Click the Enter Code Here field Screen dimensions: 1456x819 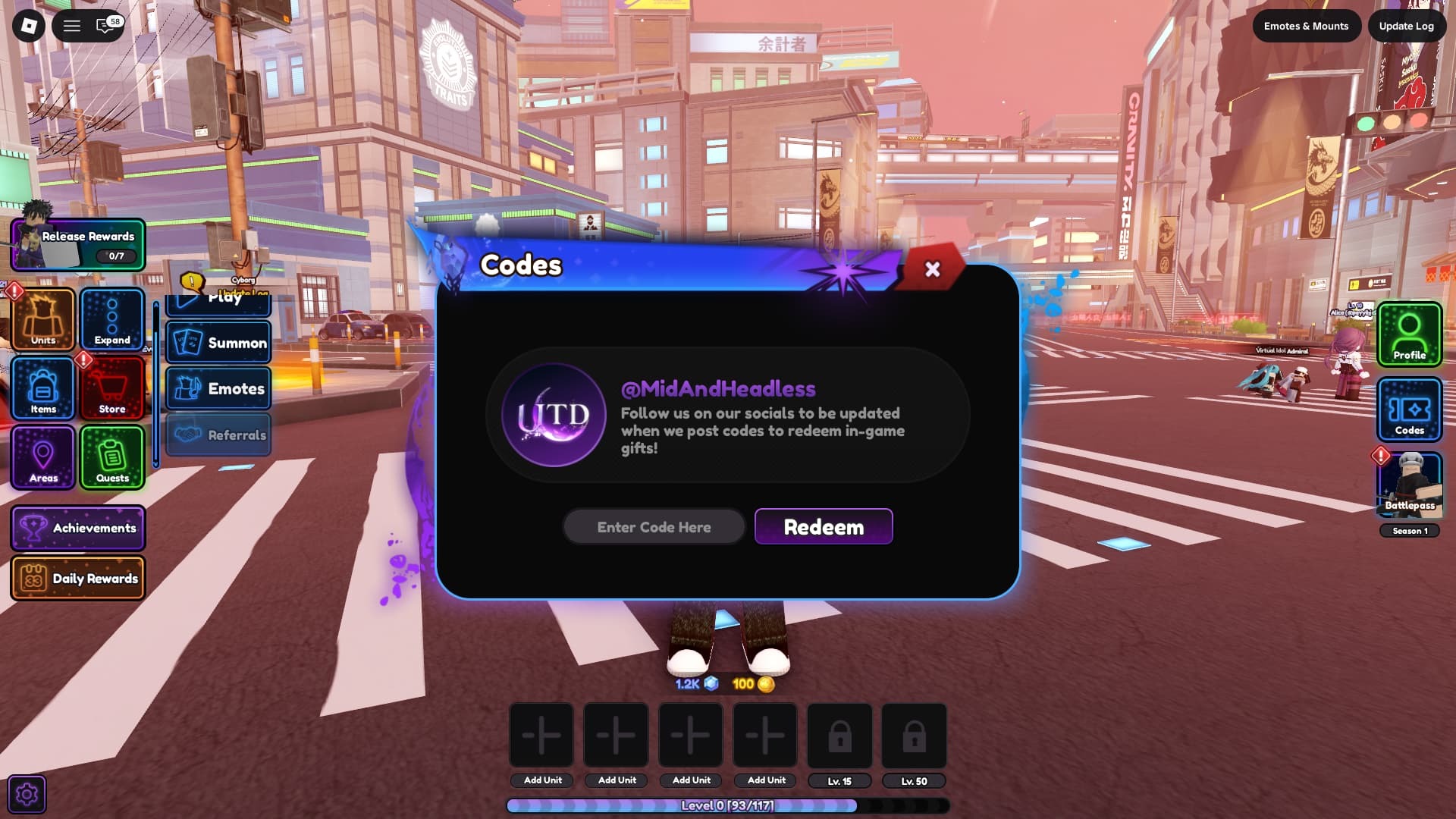(654, 526)
